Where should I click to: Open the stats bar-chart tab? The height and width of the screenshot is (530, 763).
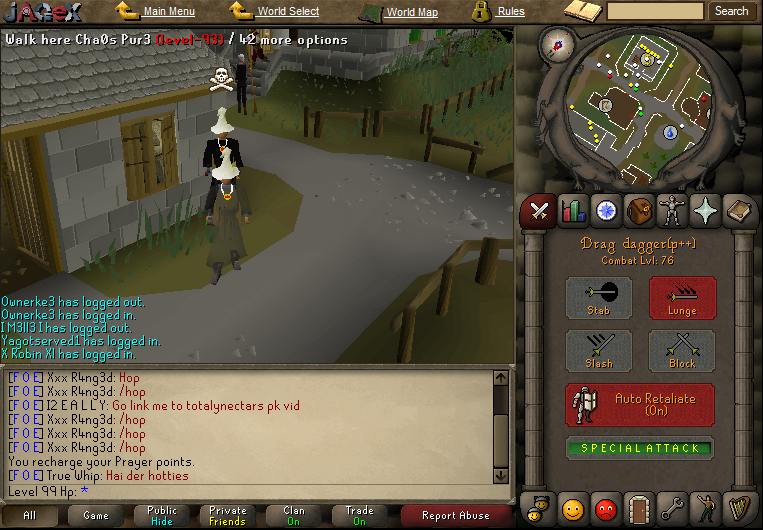(x=573, y=211)
